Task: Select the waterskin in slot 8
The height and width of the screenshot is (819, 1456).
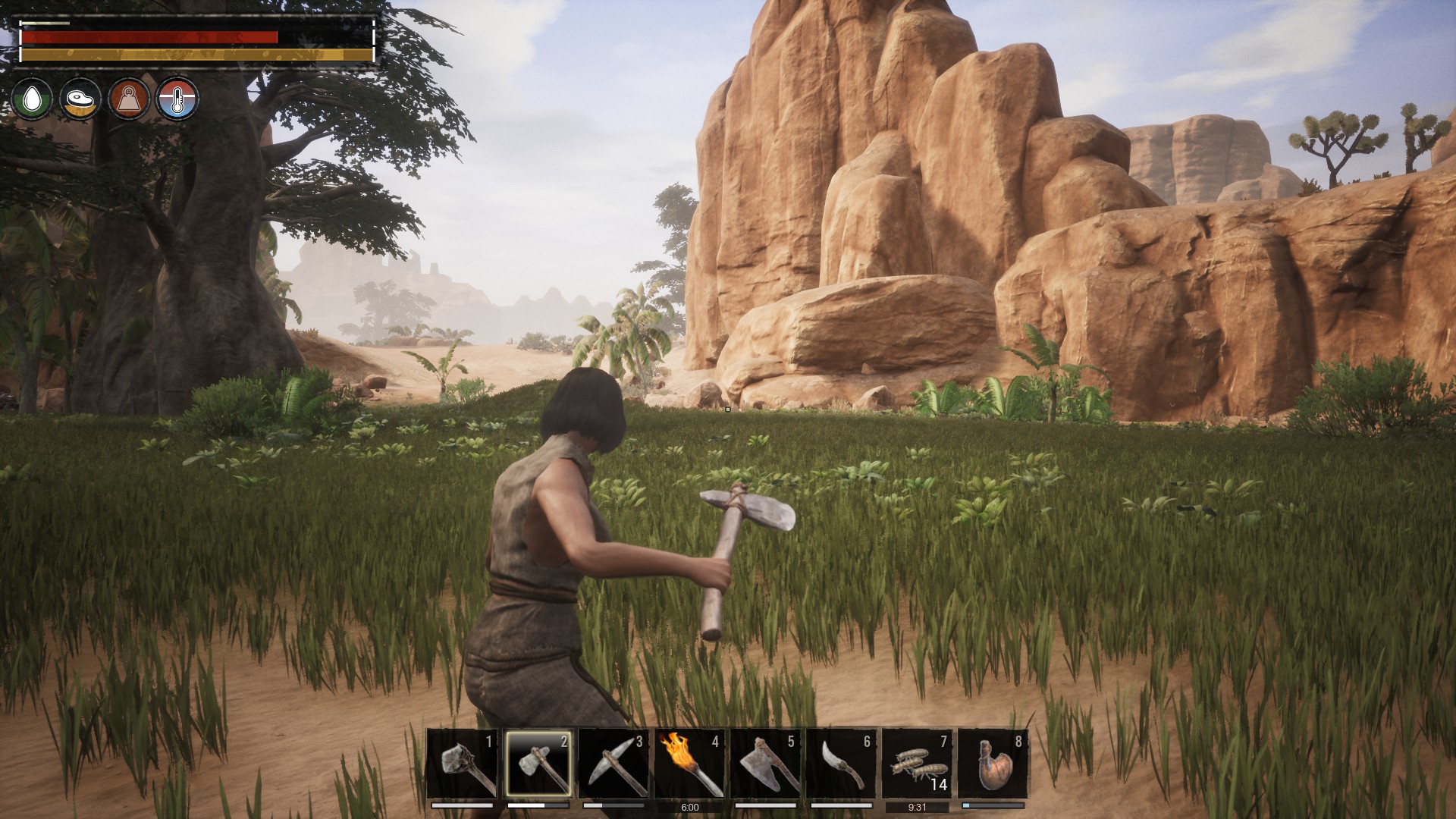Action: click(x=993, y=764)
